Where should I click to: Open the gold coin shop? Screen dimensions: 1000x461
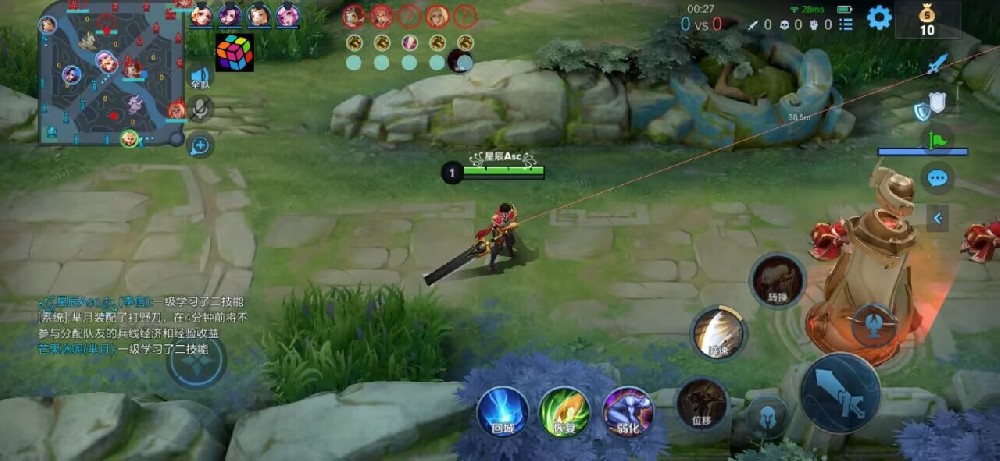pyautogui.click(x=927, y=18)
